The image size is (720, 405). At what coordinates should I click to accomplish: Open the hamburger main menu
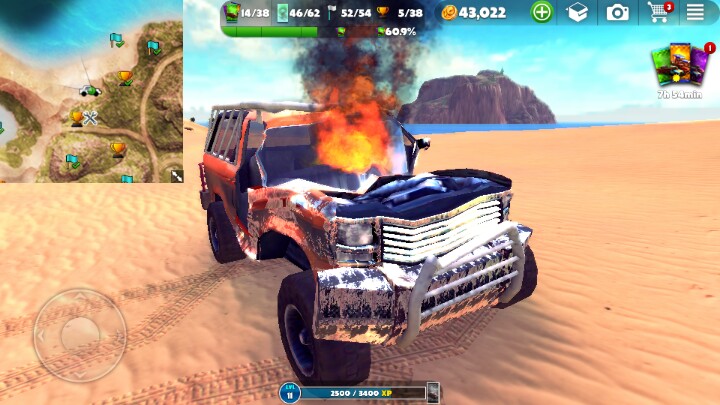coord(695,12)
